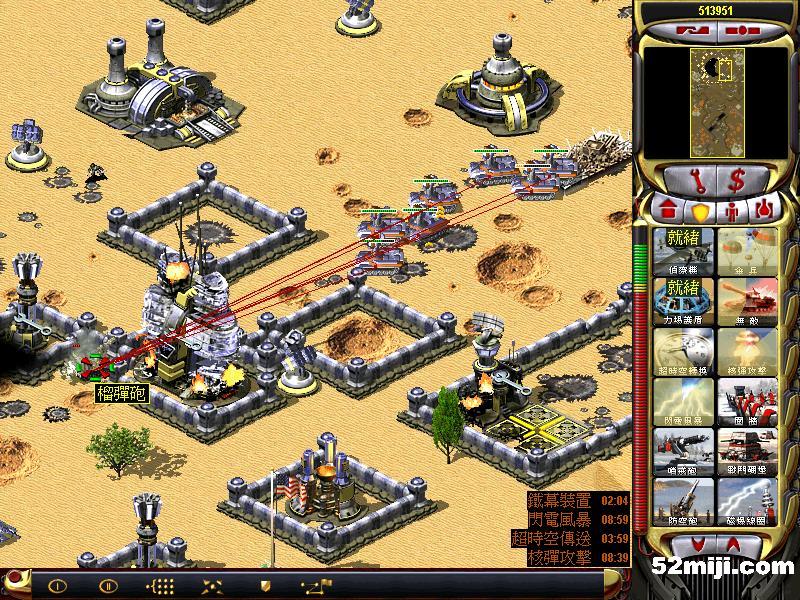Click the radar minimap

tap(715, 97)
